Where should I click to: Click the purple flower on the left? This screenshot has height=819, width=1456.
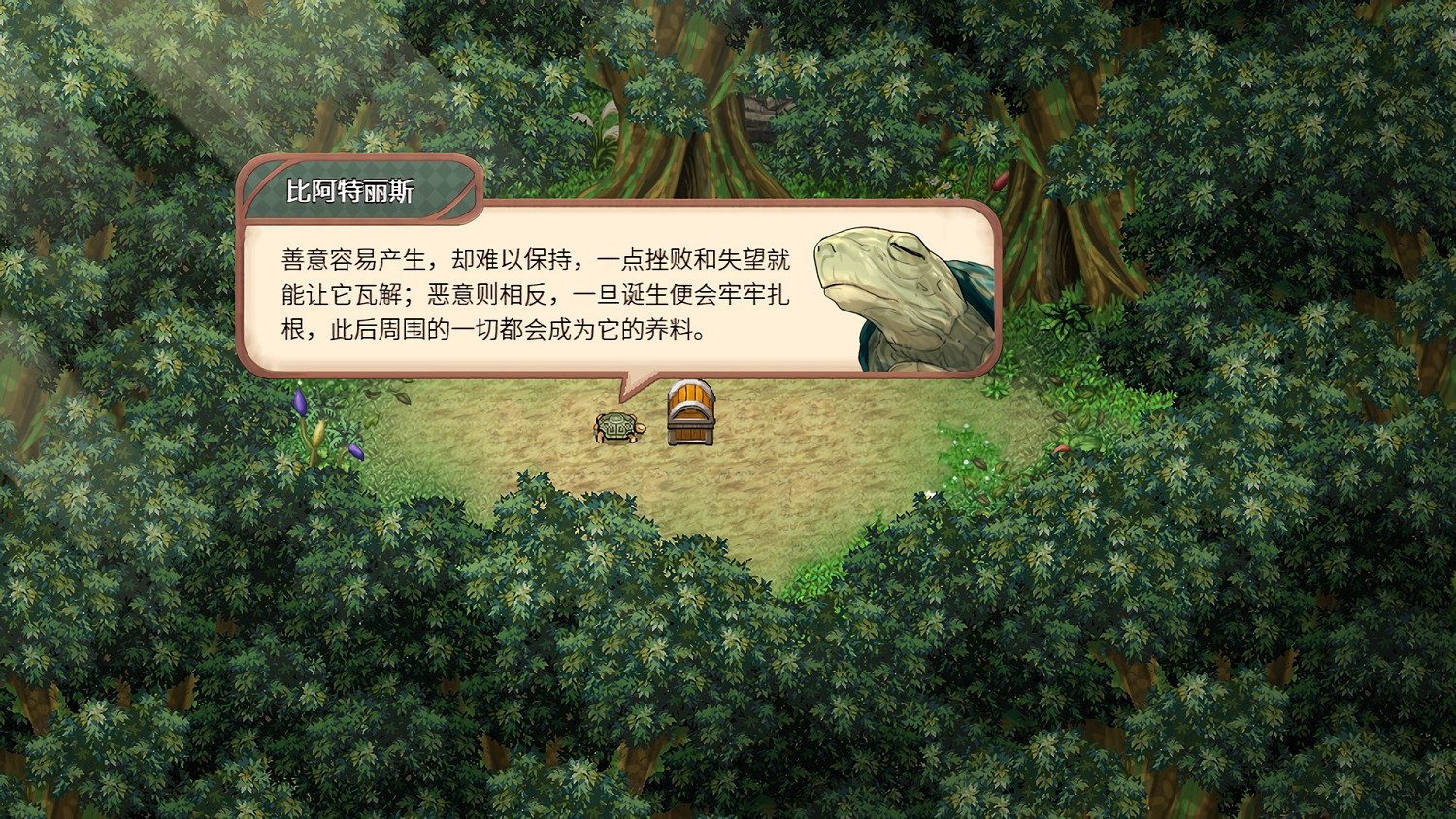click(298, 403)
